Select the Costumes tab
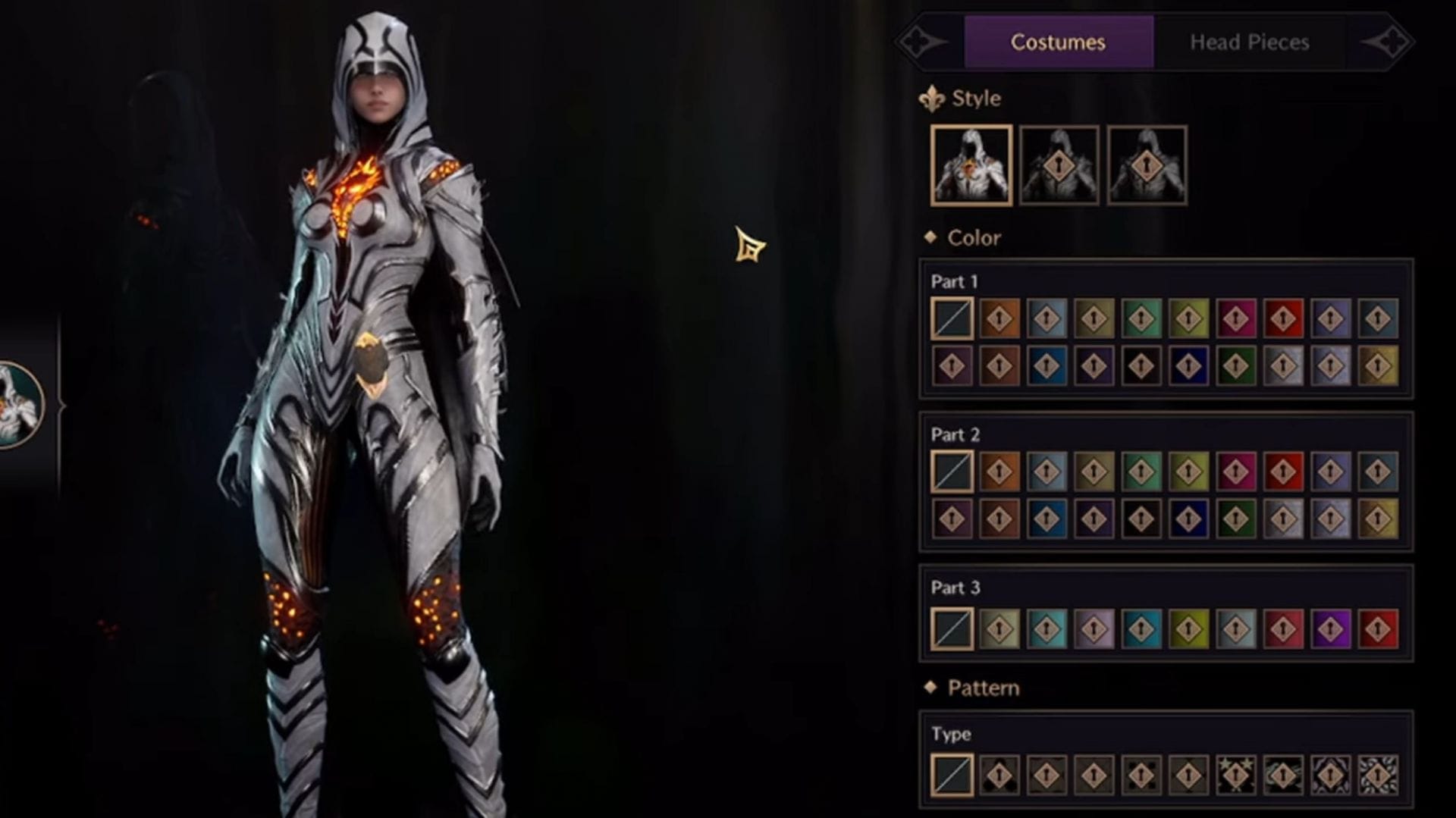This screenshot has height=818, width=1456. (x=1058, y=42)
